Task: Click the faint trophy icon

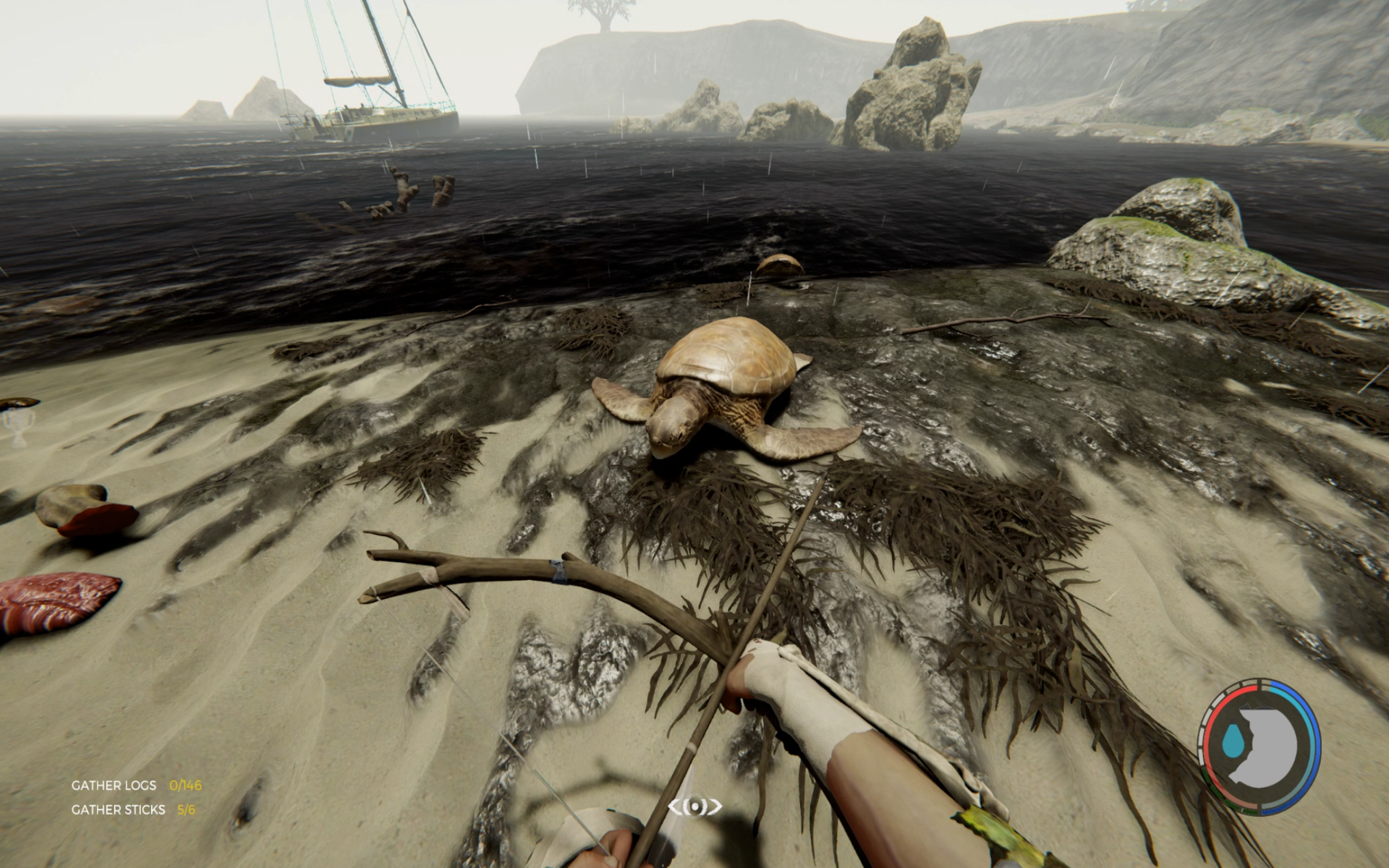Action: [16, 427]
